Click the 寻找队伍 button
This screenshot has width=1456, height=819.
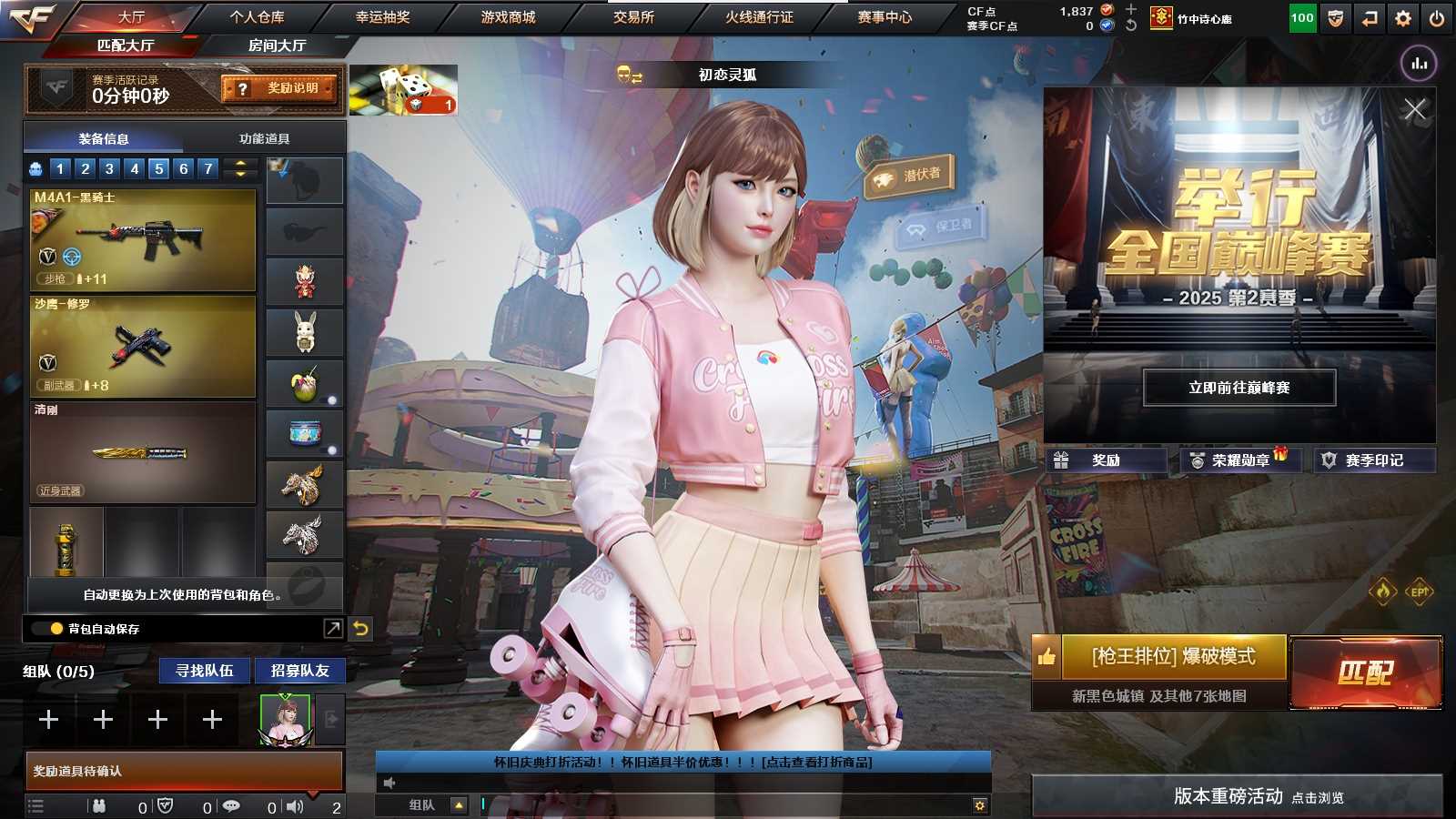pyautogui.click(x=202, y=671)
